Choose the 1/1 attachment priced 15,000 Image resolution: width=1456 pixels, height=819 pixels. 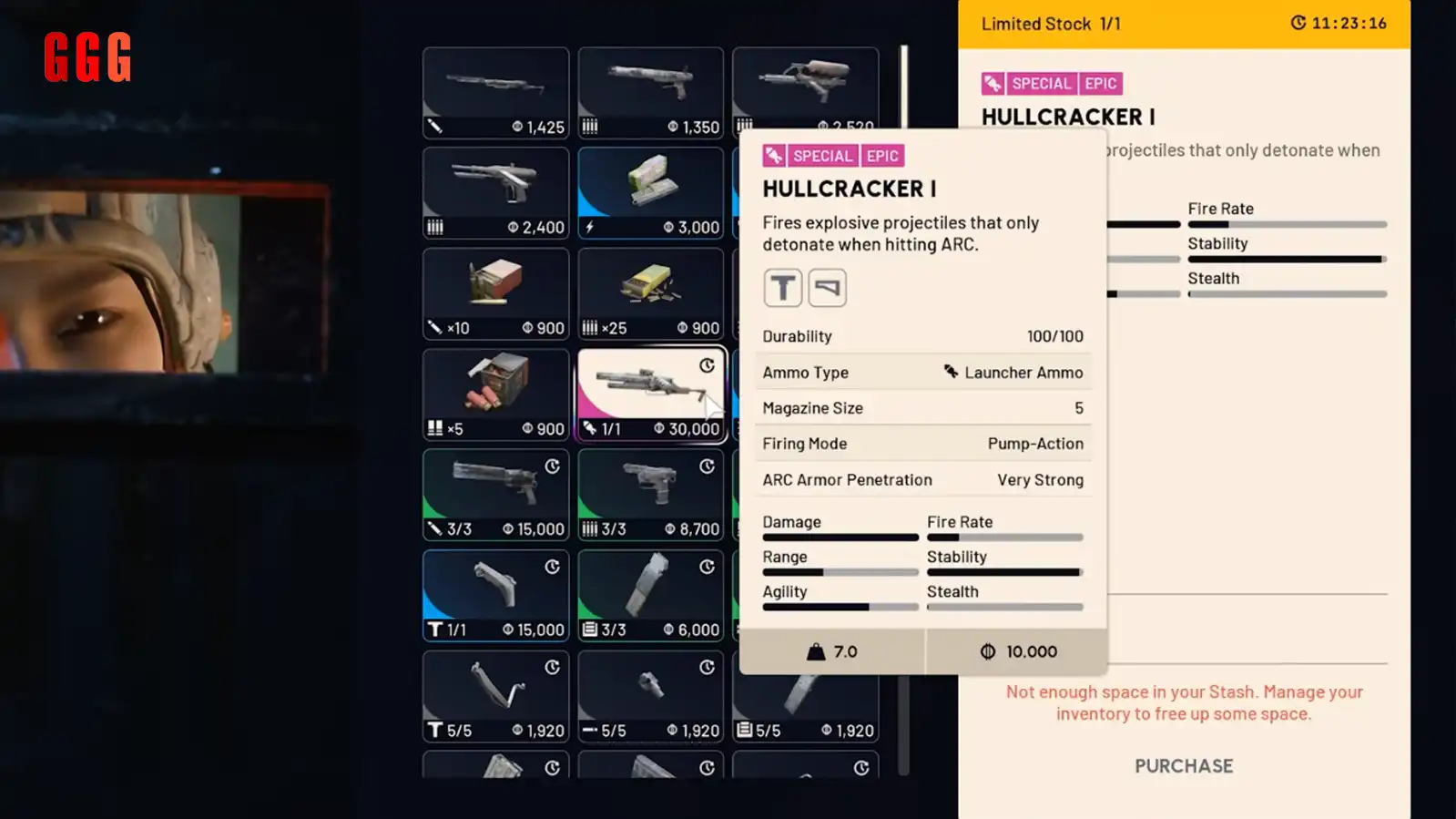pyautogui.click(x=495, y=596)
